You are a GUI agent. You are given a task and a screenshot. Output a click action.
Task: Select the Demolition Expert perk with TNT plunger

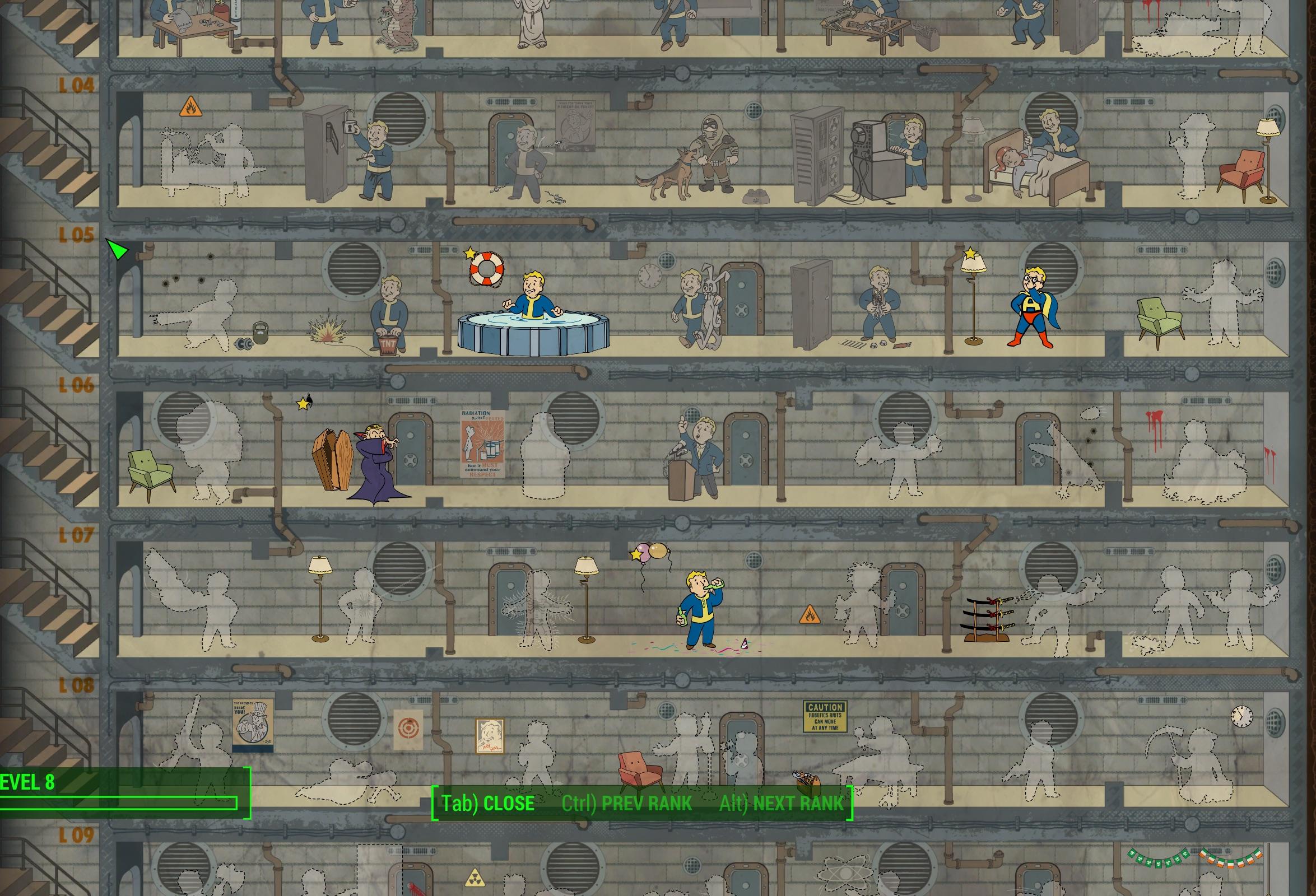388,314
